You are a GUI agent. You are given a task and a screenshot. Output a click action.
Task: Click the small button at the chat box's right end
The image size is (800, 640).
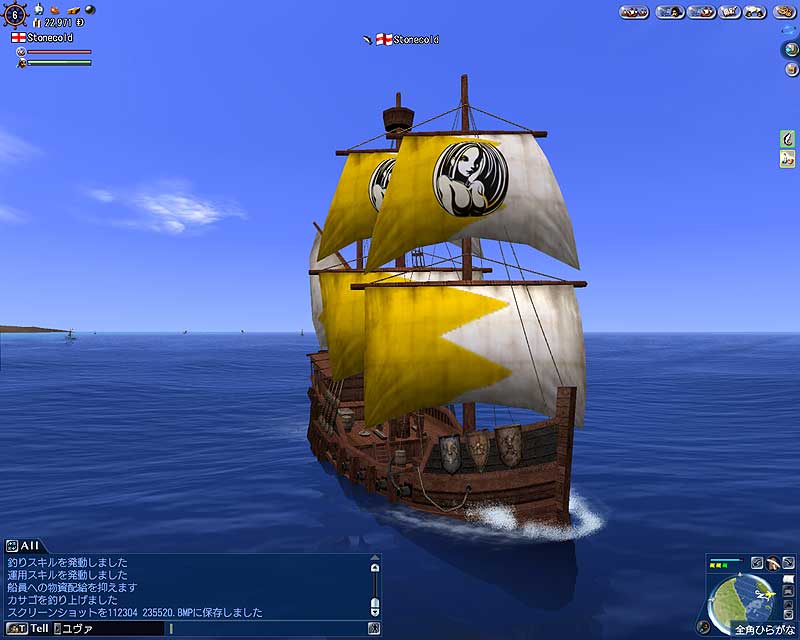pyautogui.click(x=373, y=628)
